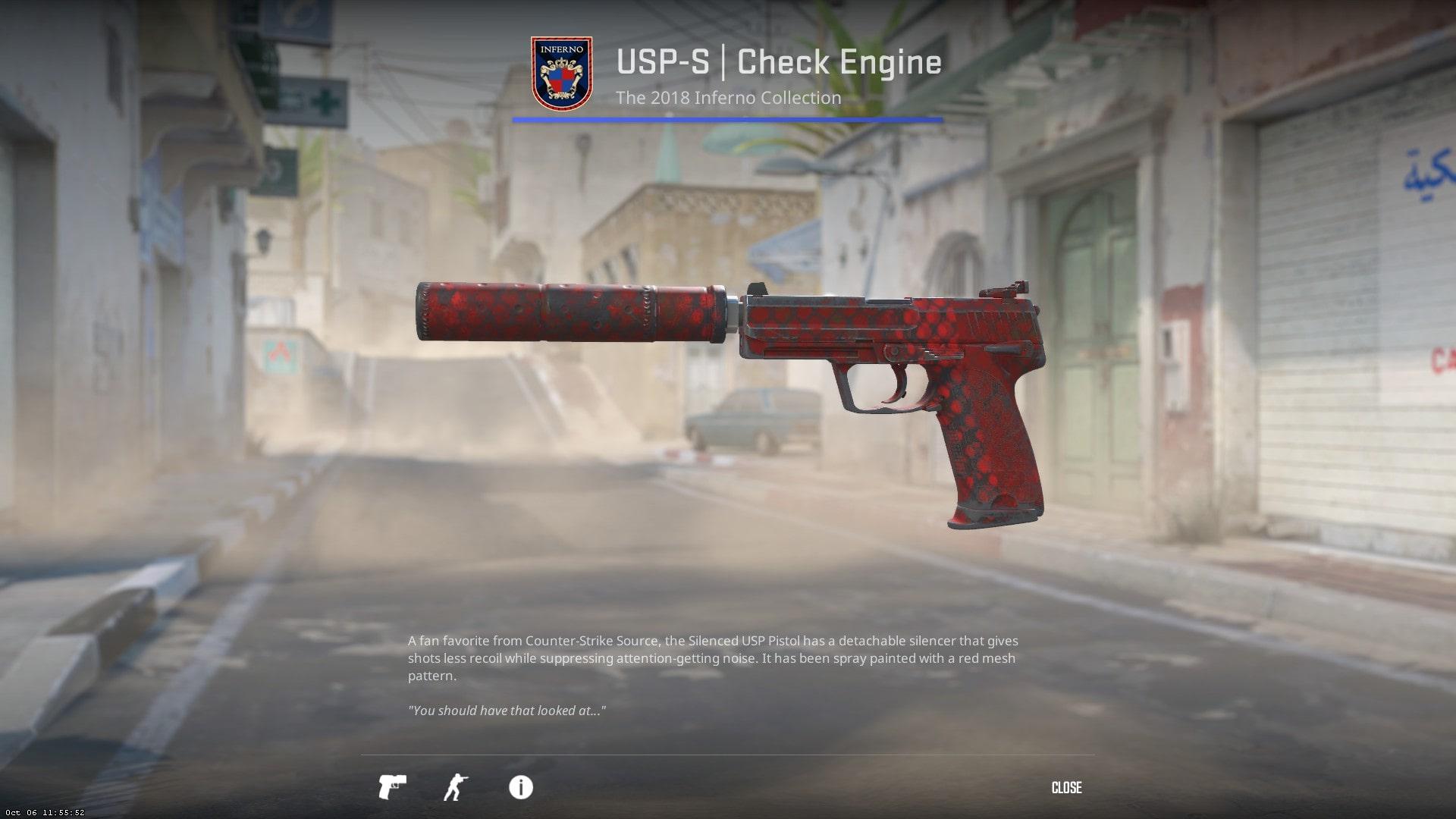Switch to the character model view icon
1456x819 pixels.
click(x=455, y=787)
